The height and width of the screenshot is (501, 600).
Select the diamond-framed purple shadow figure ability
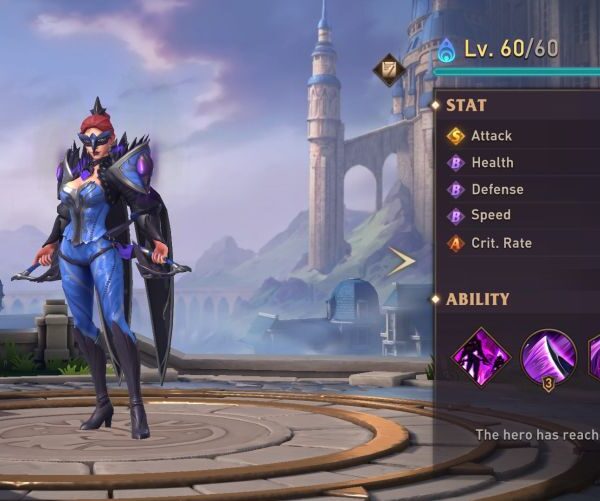pyautogui.click(x=480, y=357)
